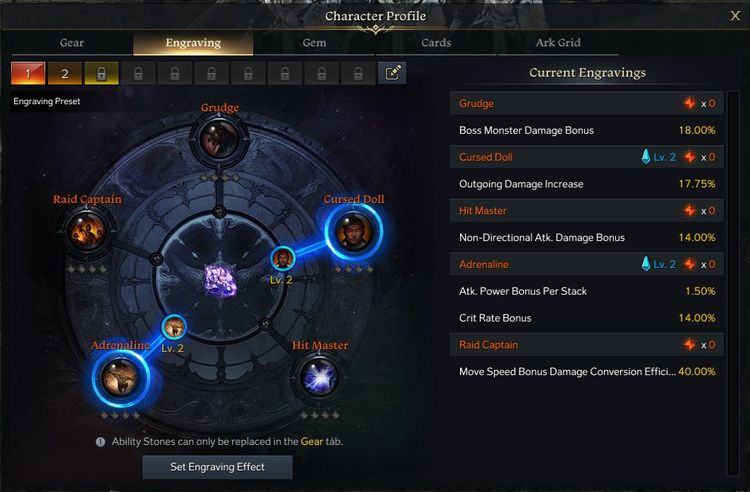
Task: Close the Character Profile window
Action: click(735, 15)
